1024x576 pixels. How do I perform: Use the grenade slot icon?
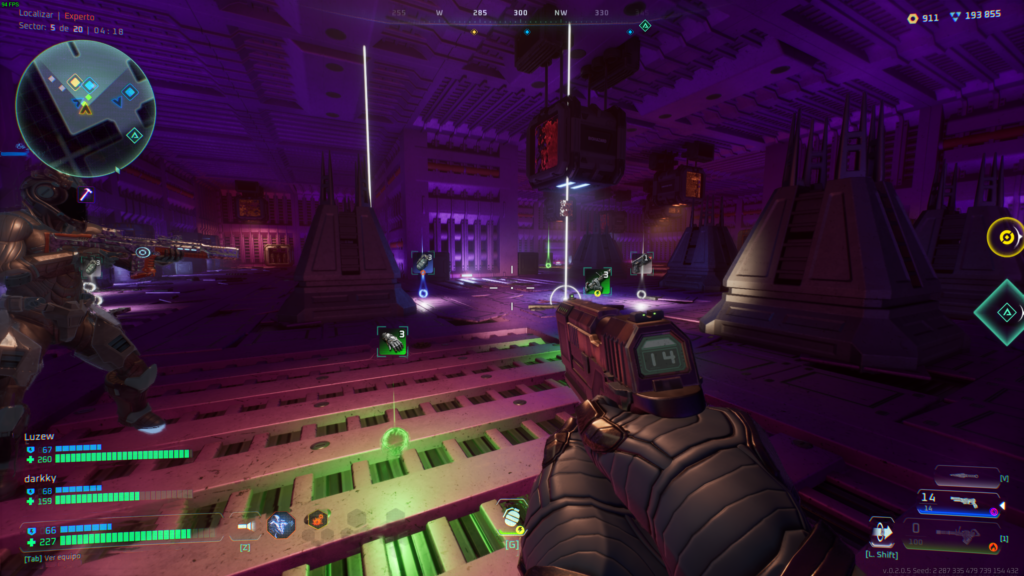511,517
